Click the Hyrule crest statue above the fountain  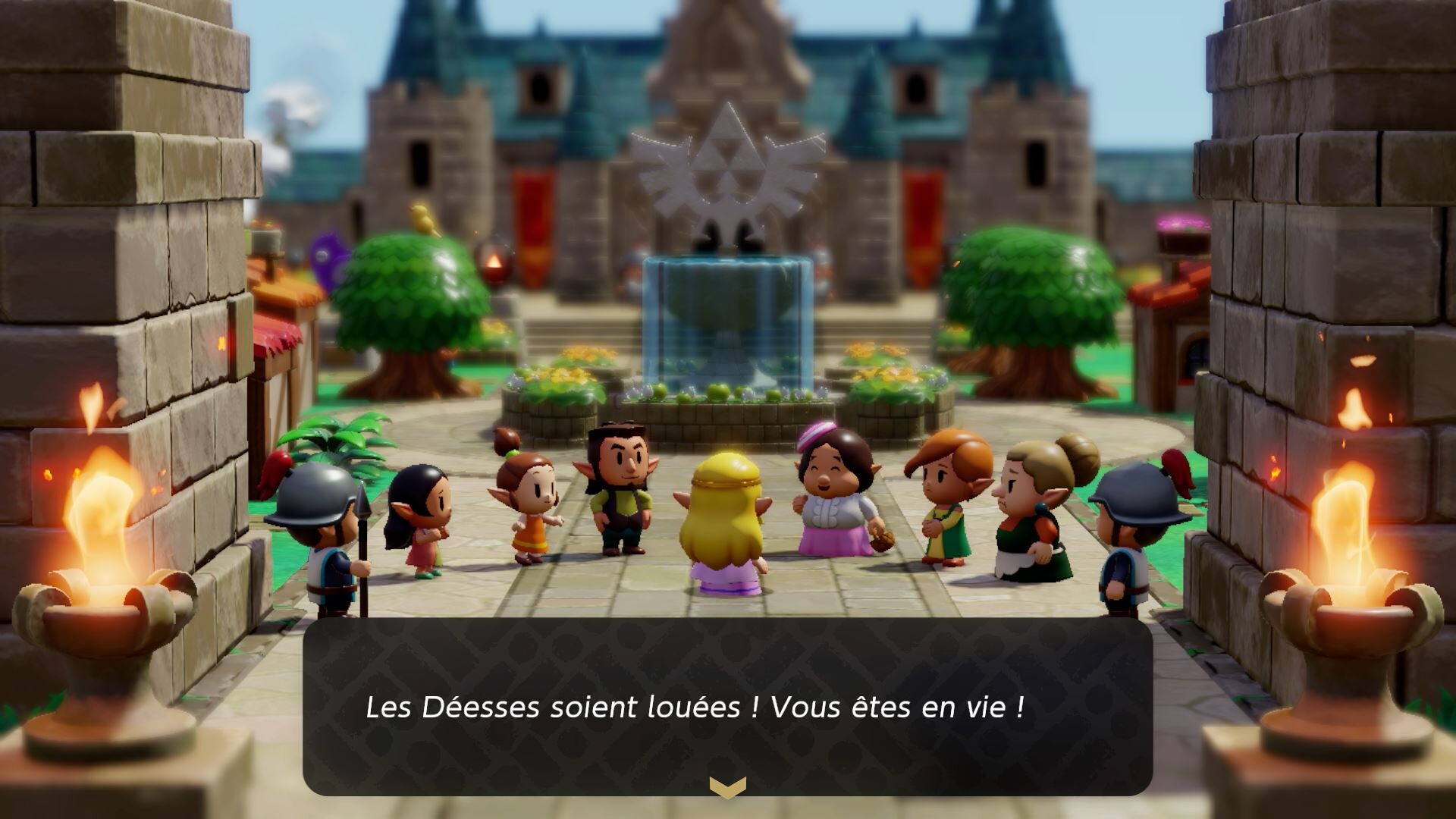point(728,163)
